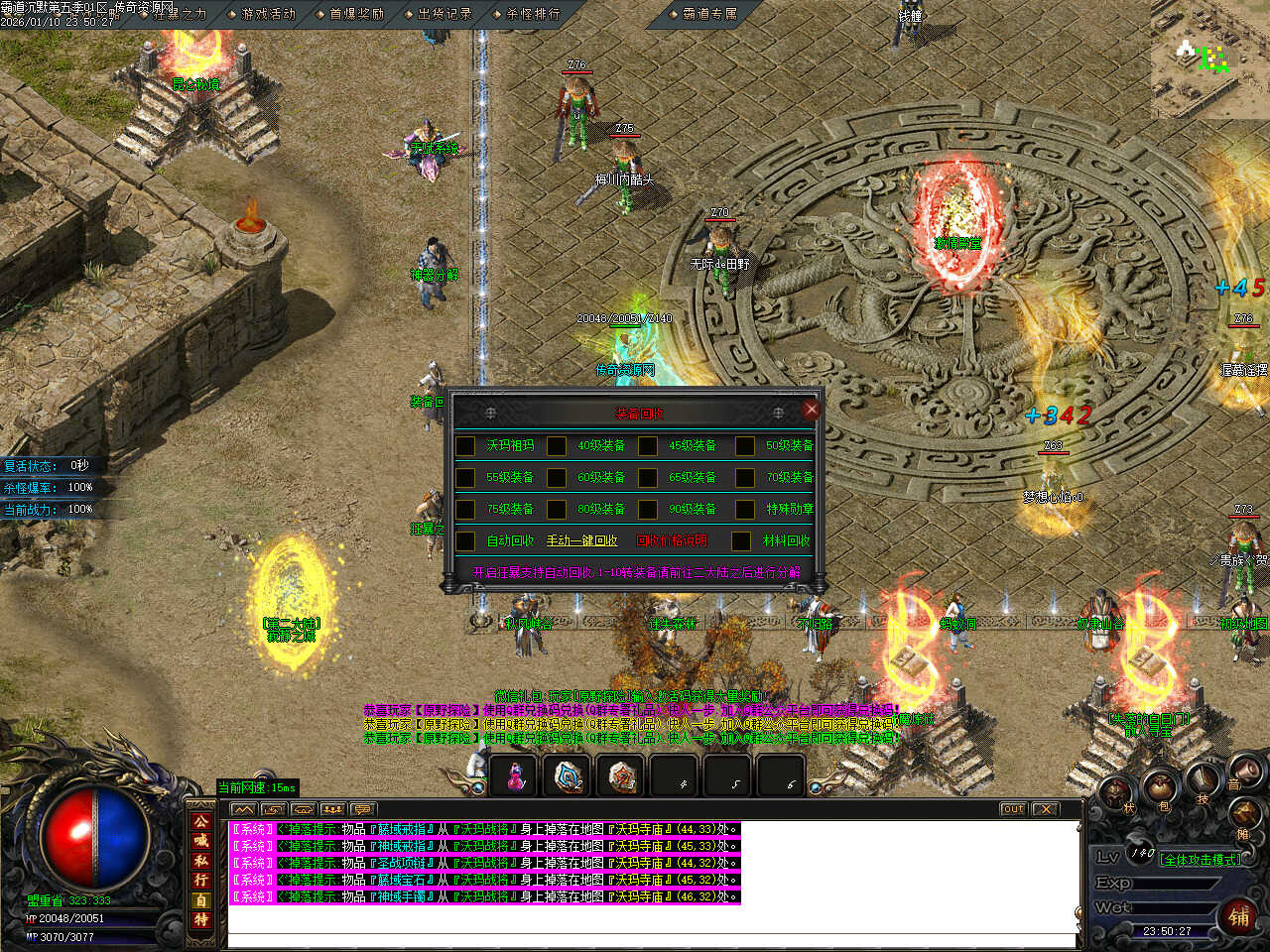Use the pink potion hotbar slot

tap(515, 776)
